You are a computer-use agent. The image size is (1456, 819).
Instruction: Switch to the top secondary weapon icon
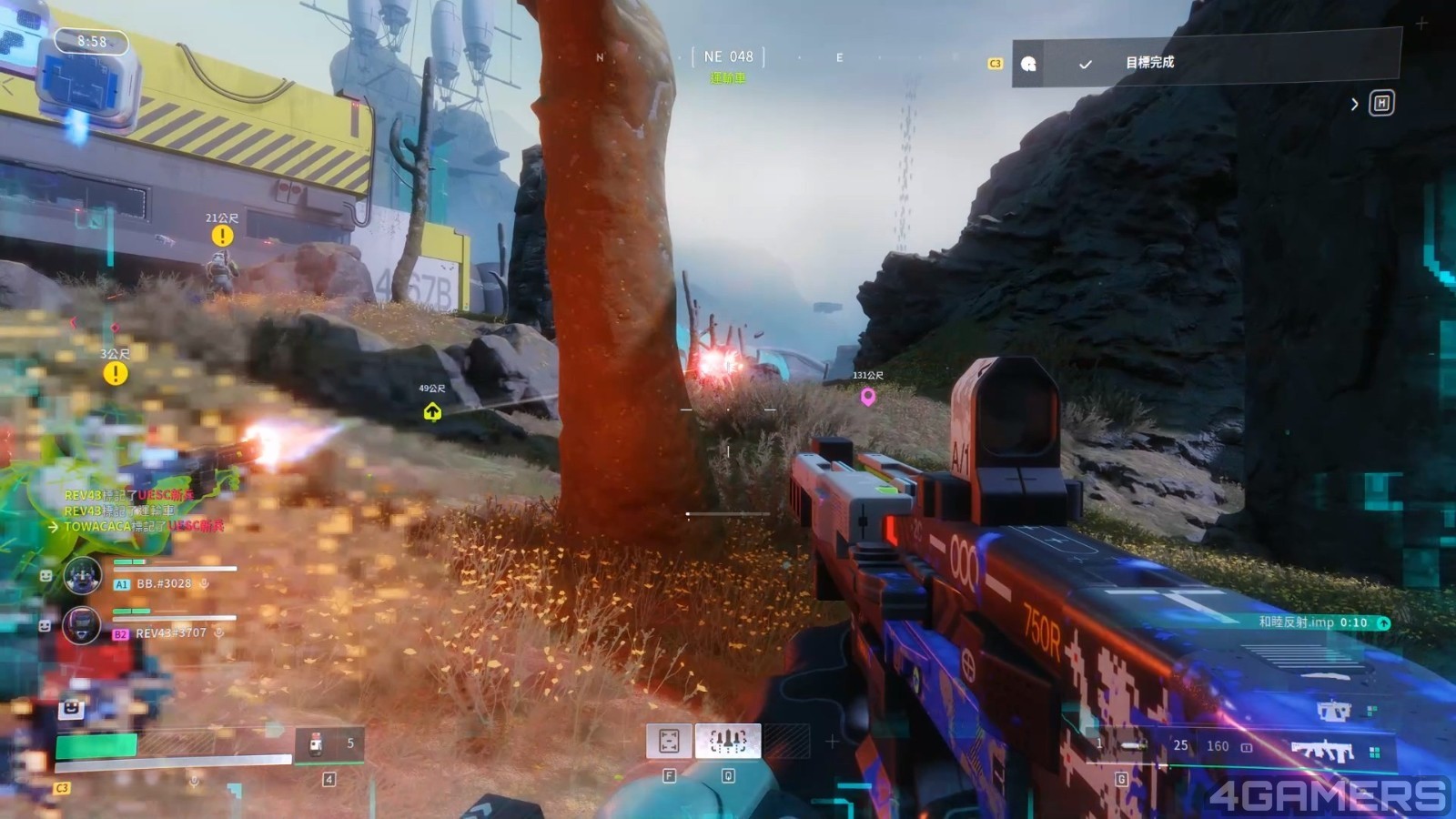coord(1333,710)
